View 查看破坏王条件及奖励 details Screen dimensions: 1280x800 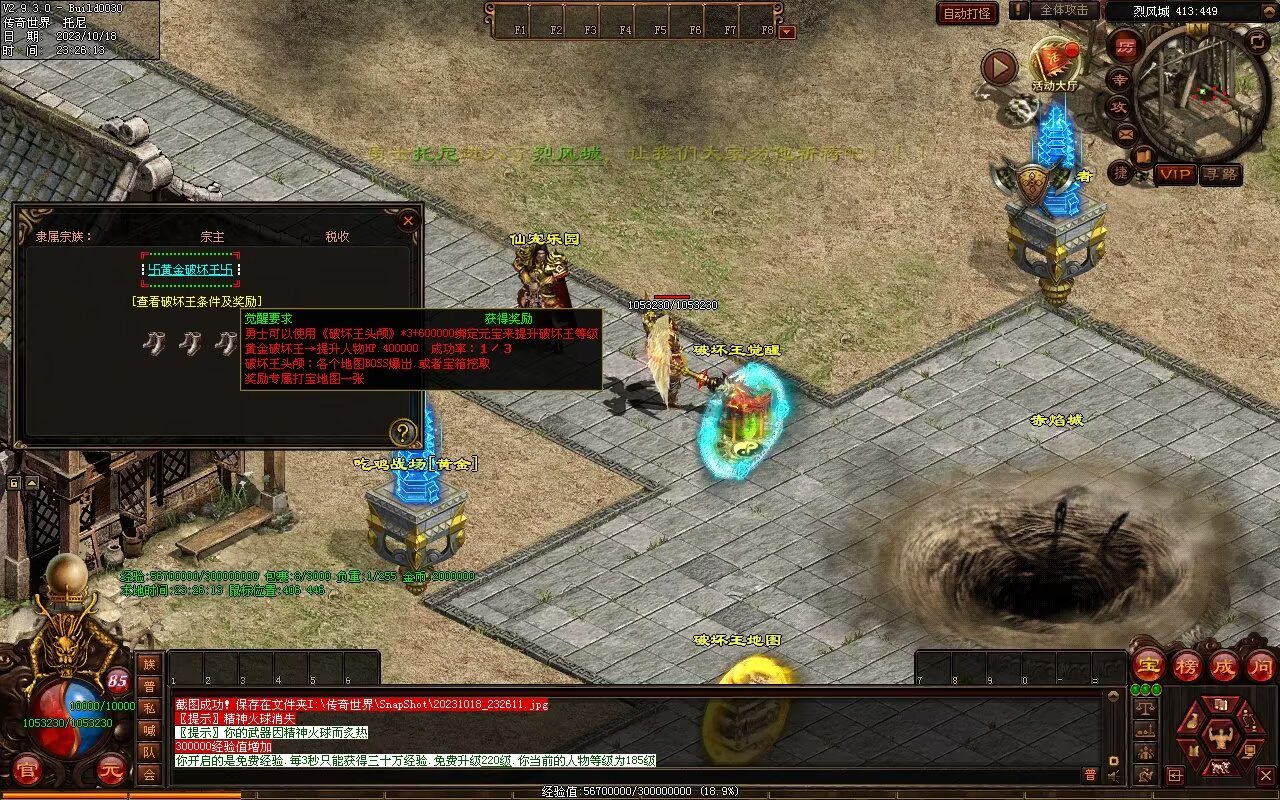[x=196, y=301]
